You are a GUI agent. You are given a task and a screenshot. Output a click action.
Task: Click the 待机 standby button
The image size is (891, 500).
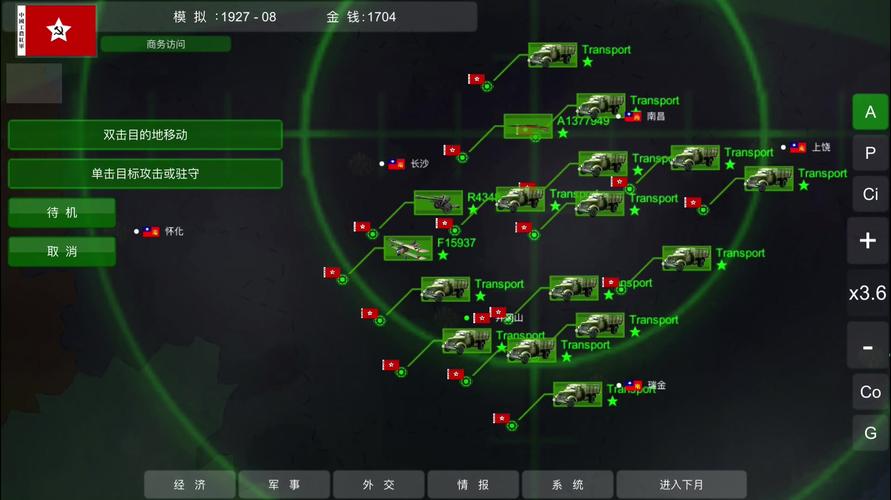[x=62, y=212]
